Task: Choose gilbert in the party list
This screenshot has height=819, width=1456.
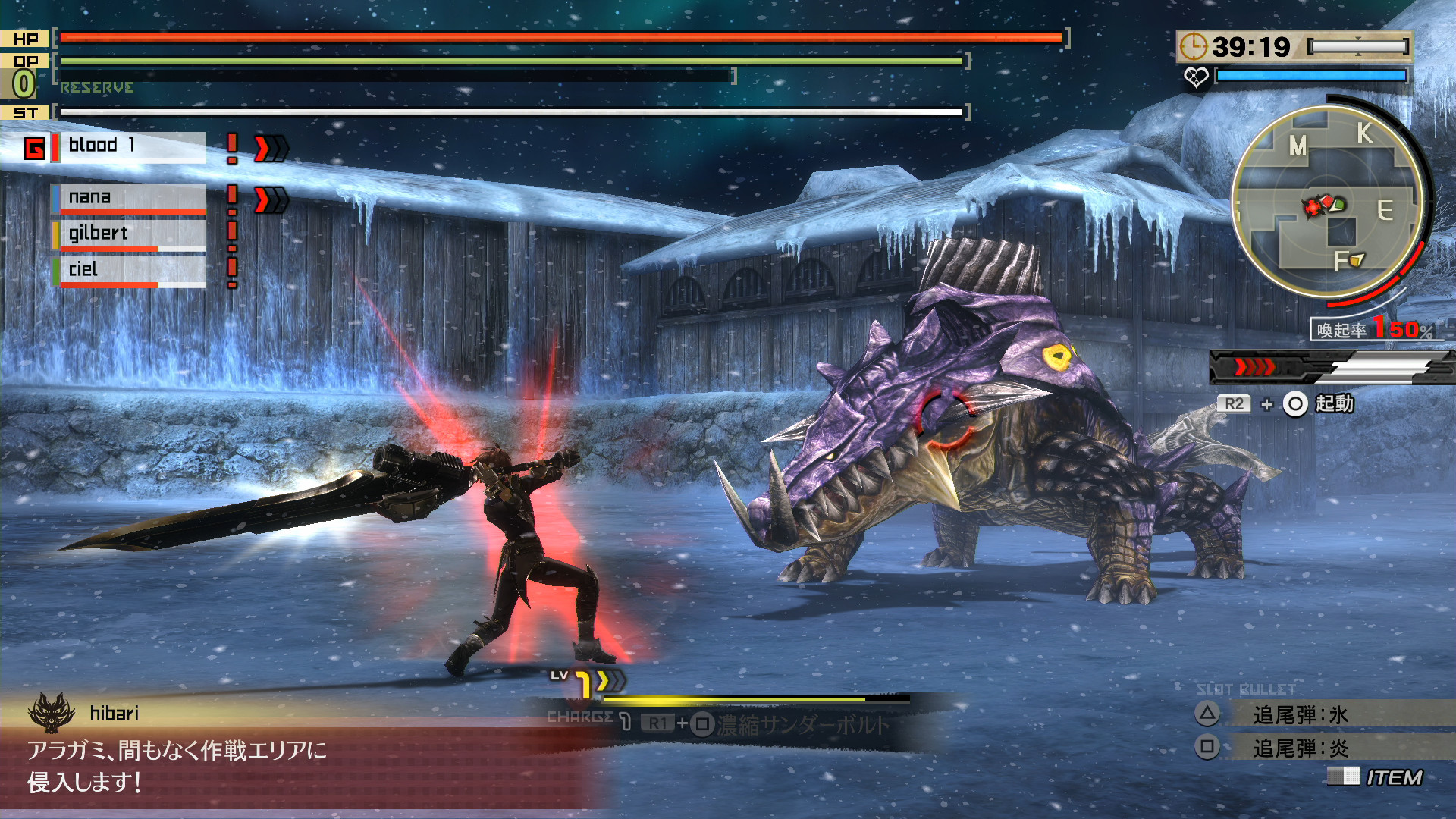Action: click(x=129, y=234)
